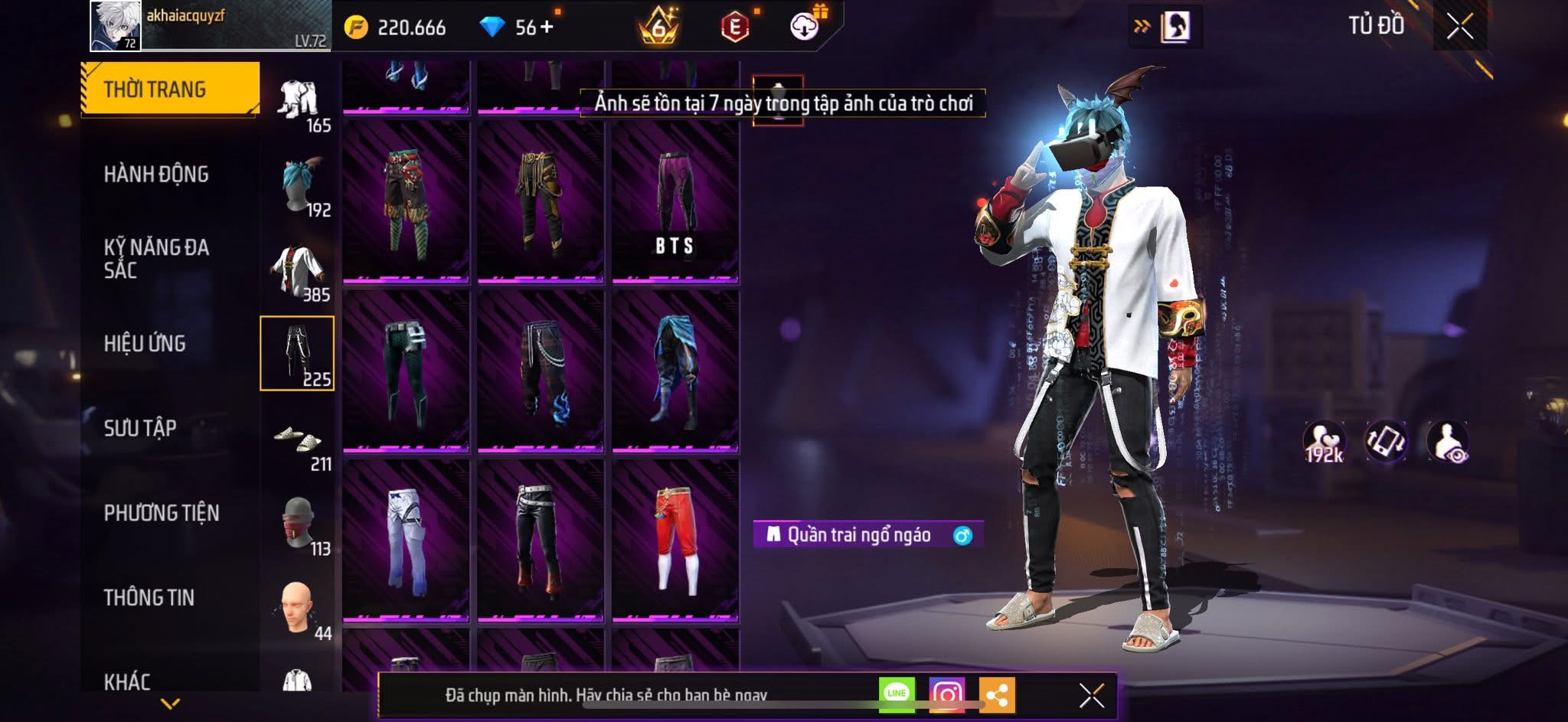Switch to the Hành Động section
1568x722 pixels.
pyautogui.click(x=156, y=175)
